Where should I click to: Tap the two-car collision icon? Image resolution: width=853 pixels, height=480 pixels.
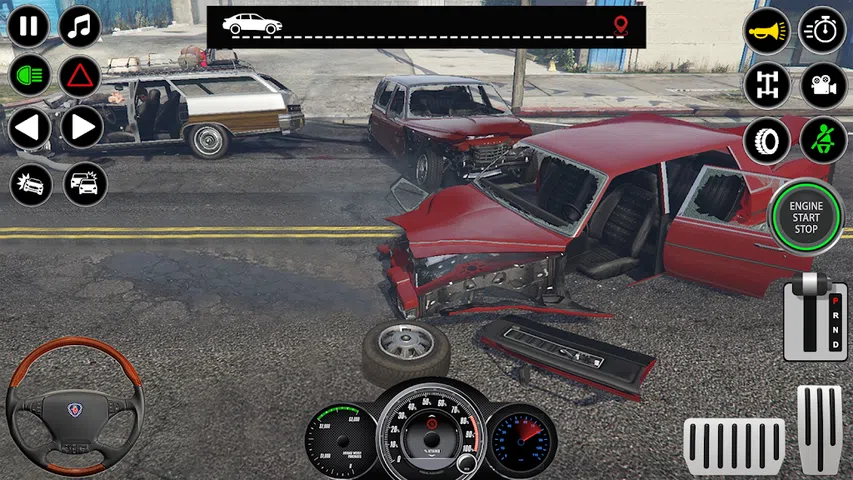point(85,184)
